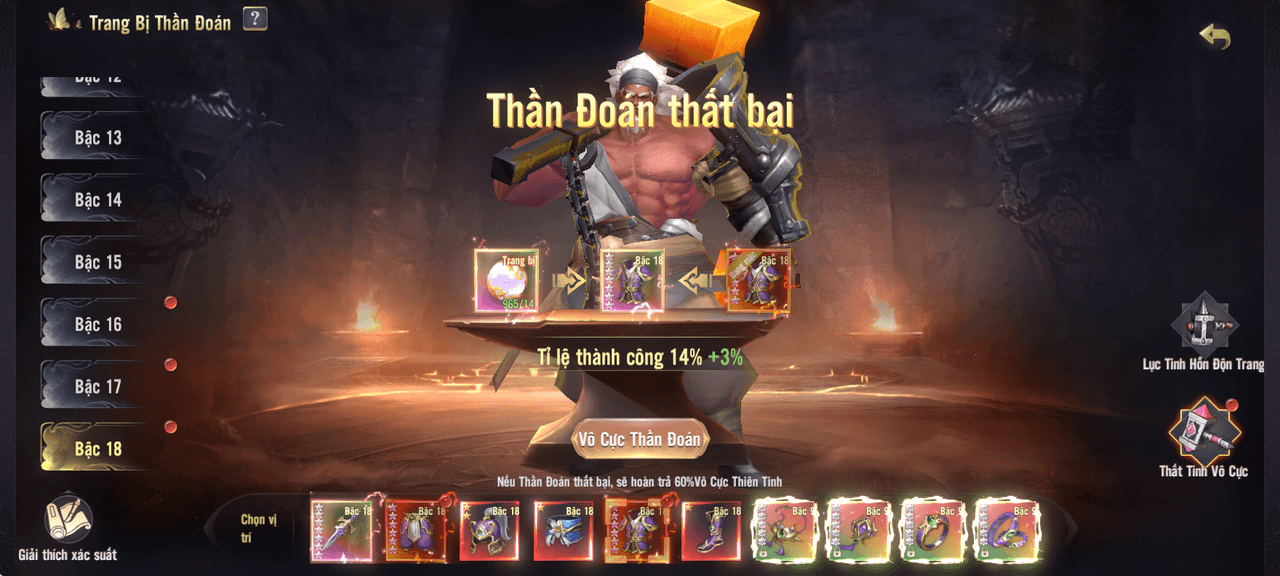Viewport: 1280px width, 576px height.
Task: Go back with the return arrow
Action: point(1215,37)
